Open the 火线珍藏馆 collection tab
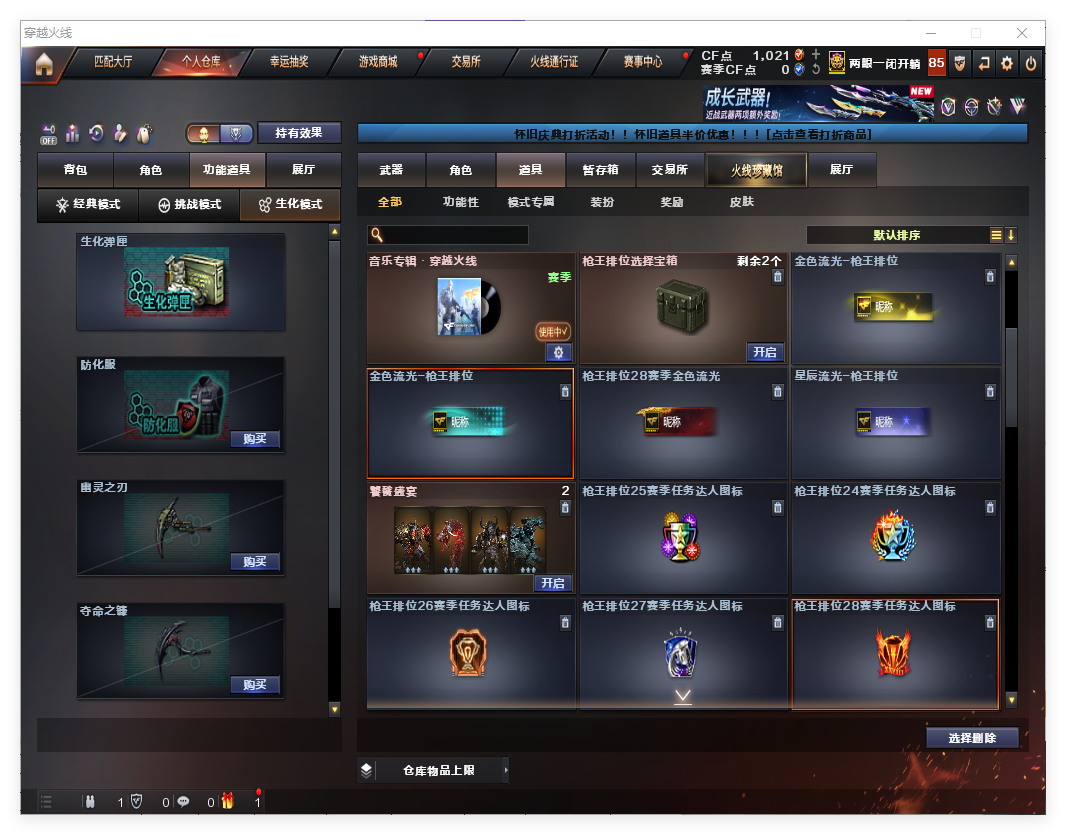 (x=756, y=170)
